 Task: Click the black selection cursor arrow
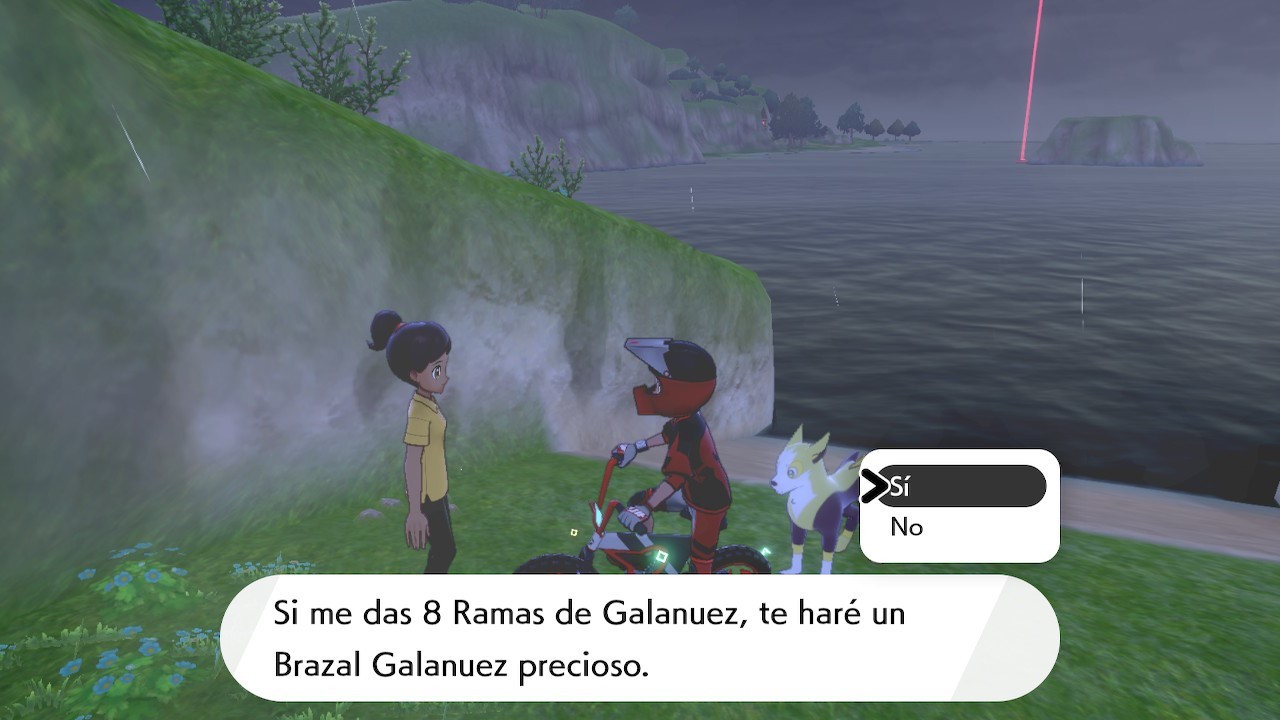pos(876,486)
